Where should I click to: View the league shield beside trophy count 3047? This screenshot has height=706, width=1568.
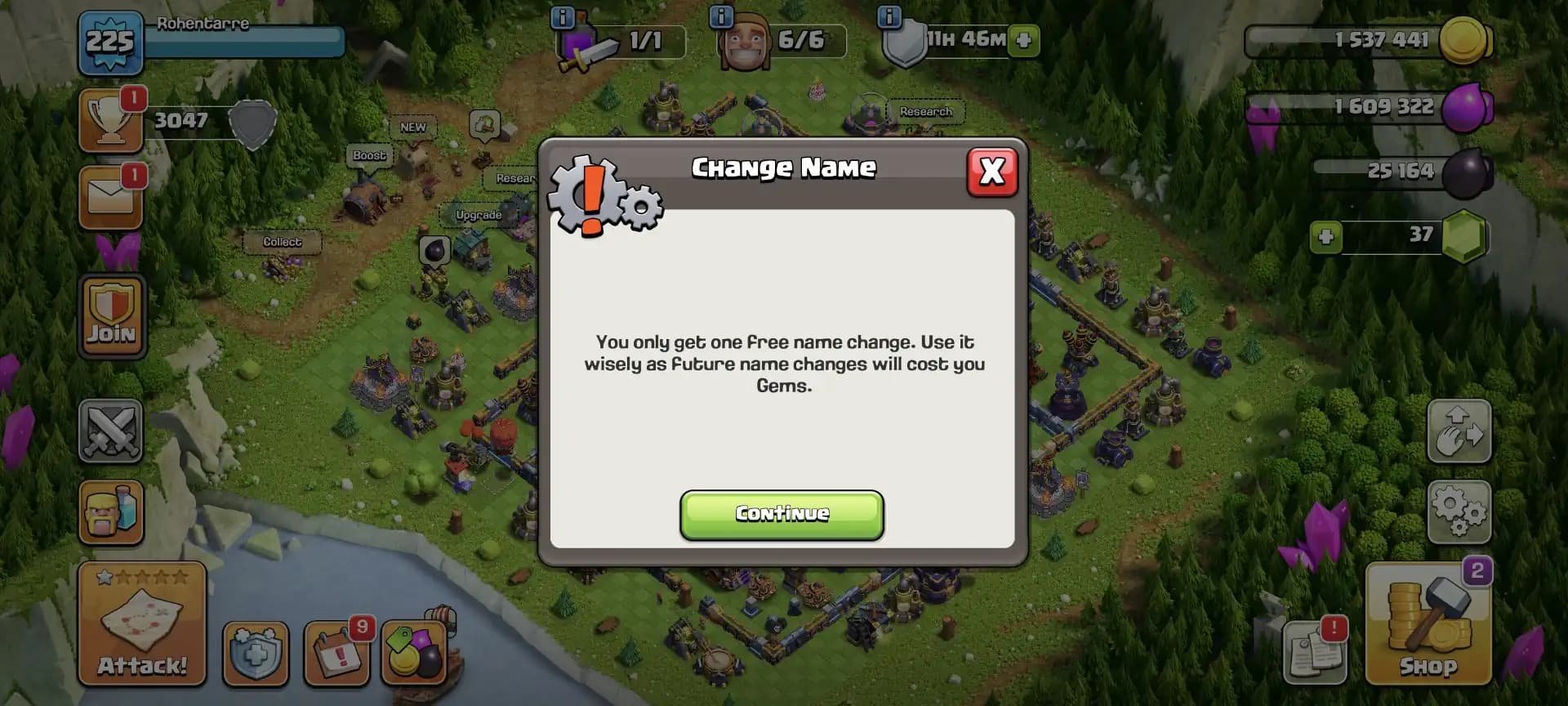(x=252, y=124)
